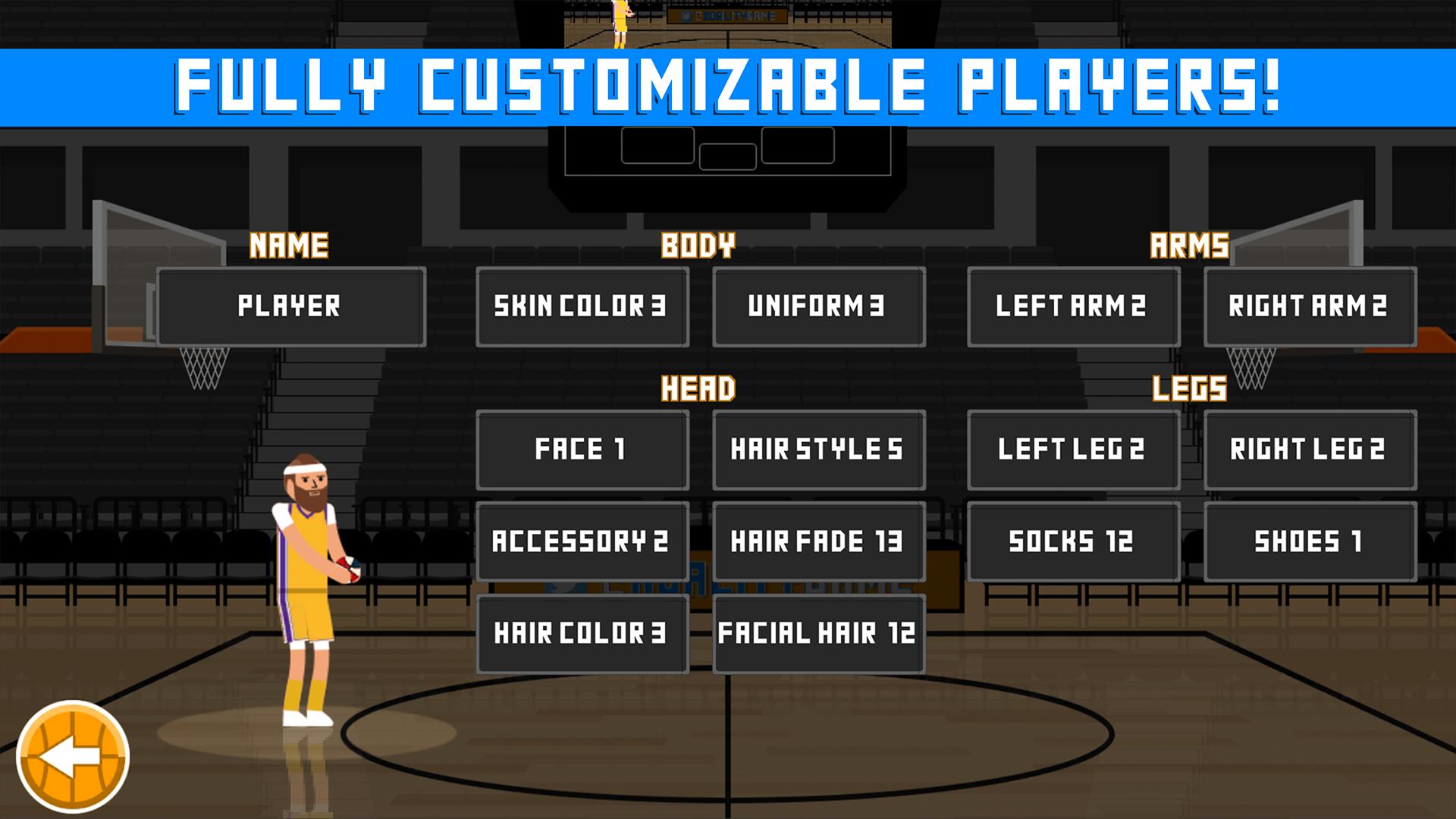This screenshot has width=1456, height=819.
Task: Change the Shoes 1 selection
Action: 1310,540
